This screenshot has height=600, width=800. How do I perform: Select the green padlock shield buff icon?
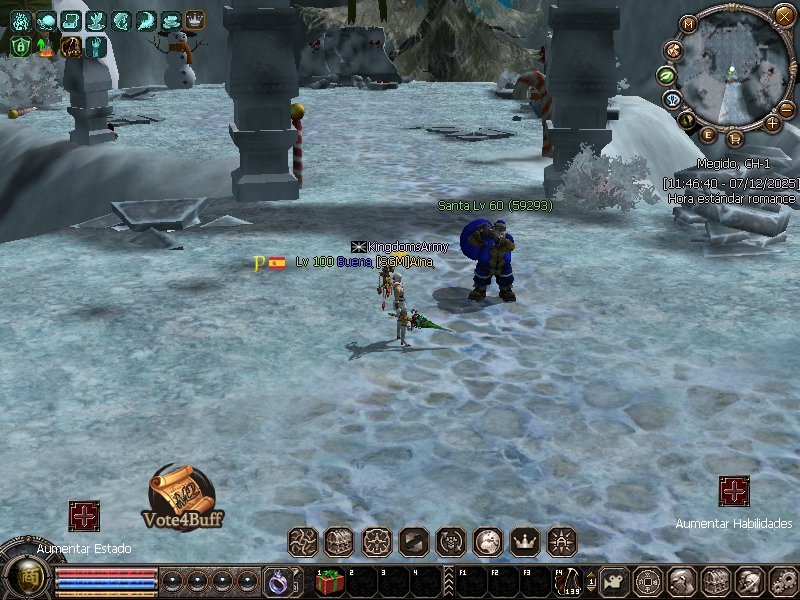20,46
